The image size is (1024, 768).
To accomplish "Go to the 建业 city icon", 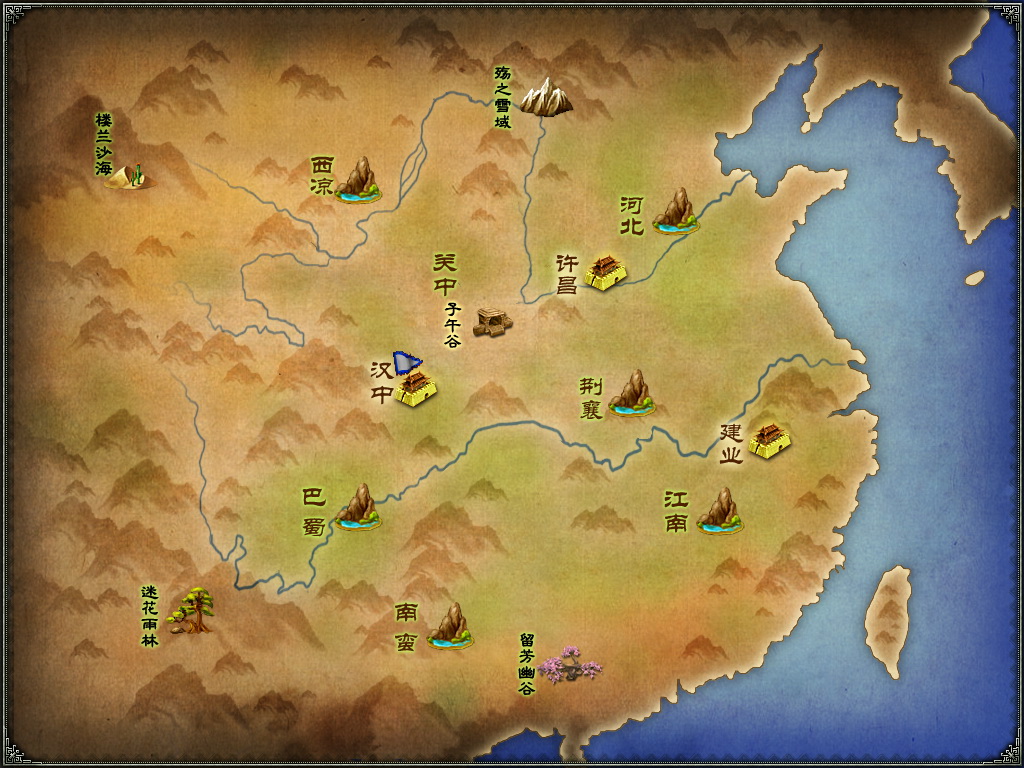I will (x=769, y=440).
